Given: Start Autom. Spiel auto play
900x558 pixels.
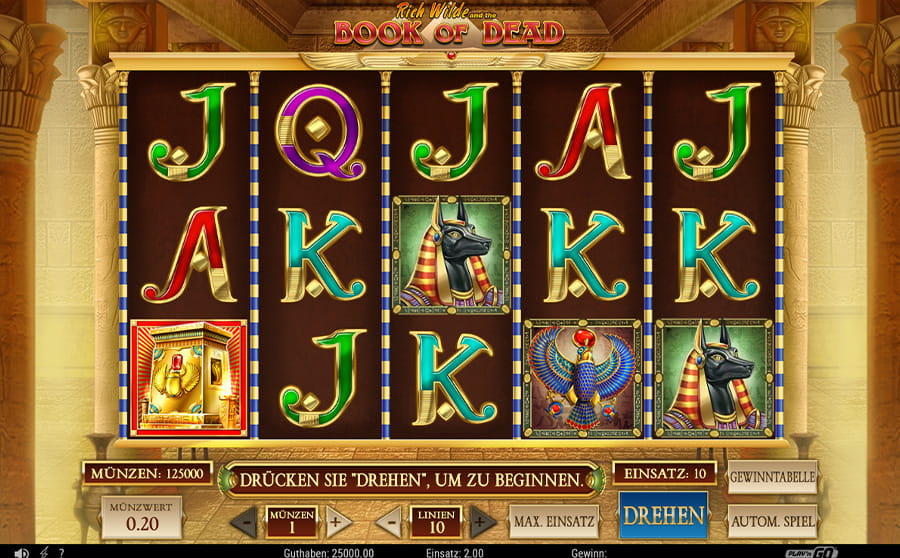Looking at the screenshot, I should point(772,522).
